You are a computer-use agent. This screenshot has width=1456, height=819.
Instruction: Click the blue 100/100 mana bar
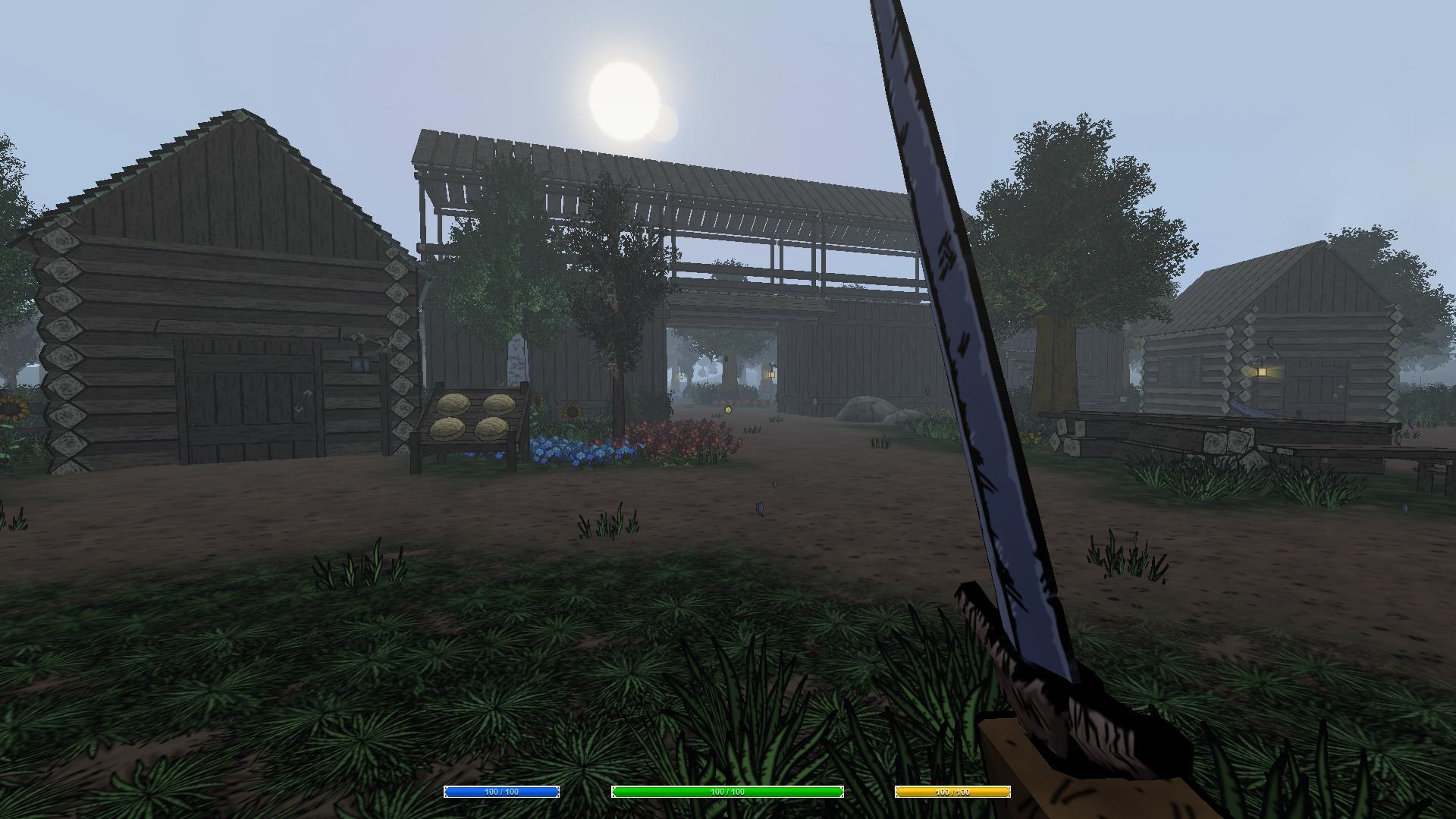click(x=500, y=792)
